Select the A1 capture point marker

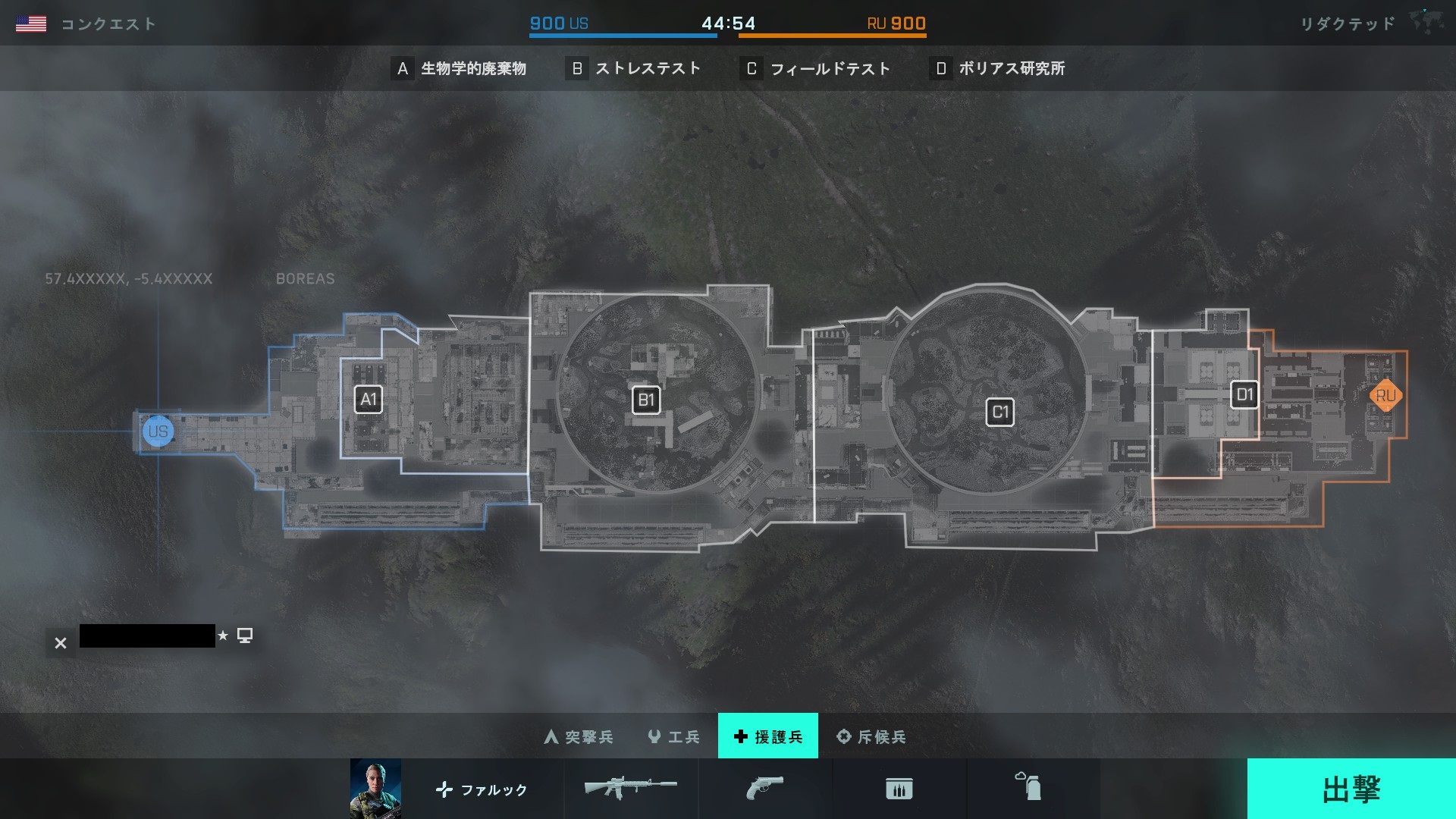click(x=369, y=400)
